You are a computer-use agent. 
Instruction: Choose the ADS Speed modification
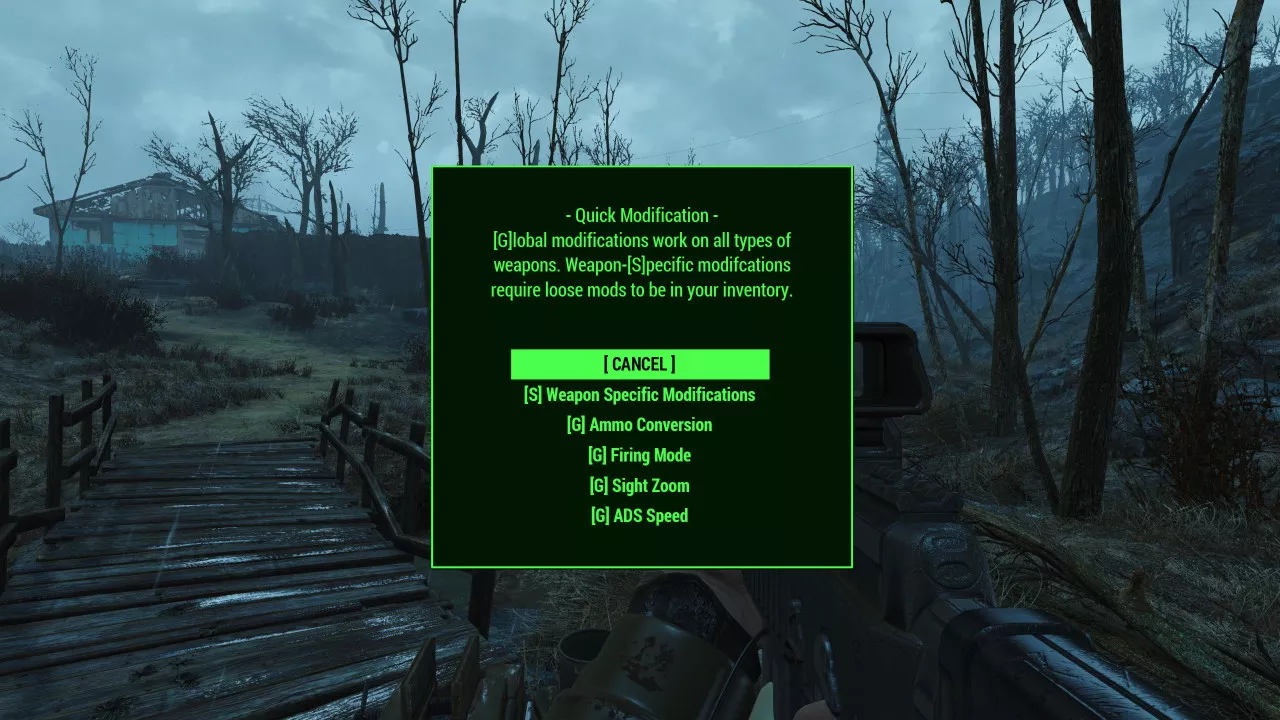[639, 516]
